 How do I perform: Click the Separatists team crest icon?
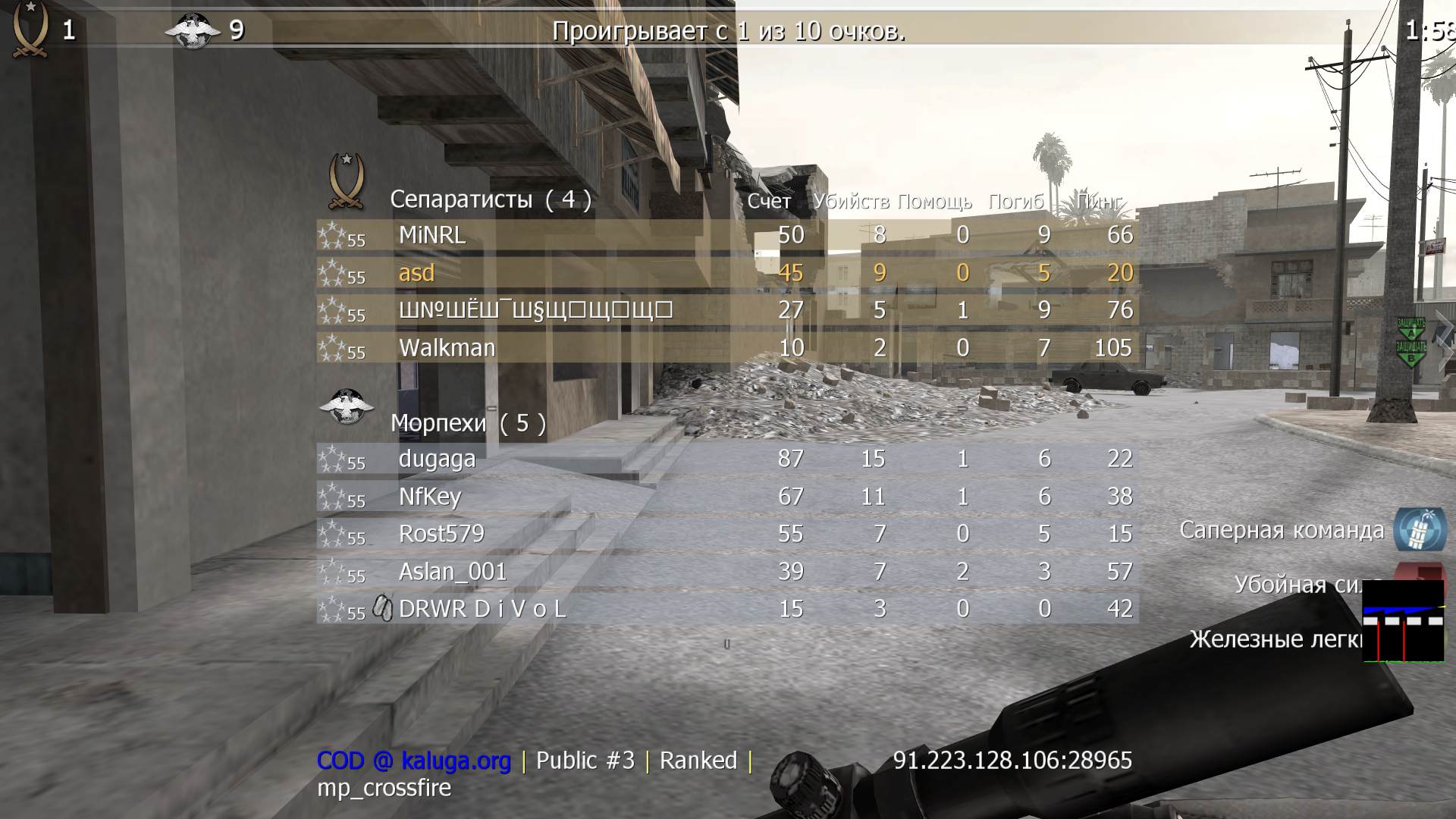(345, 180)
